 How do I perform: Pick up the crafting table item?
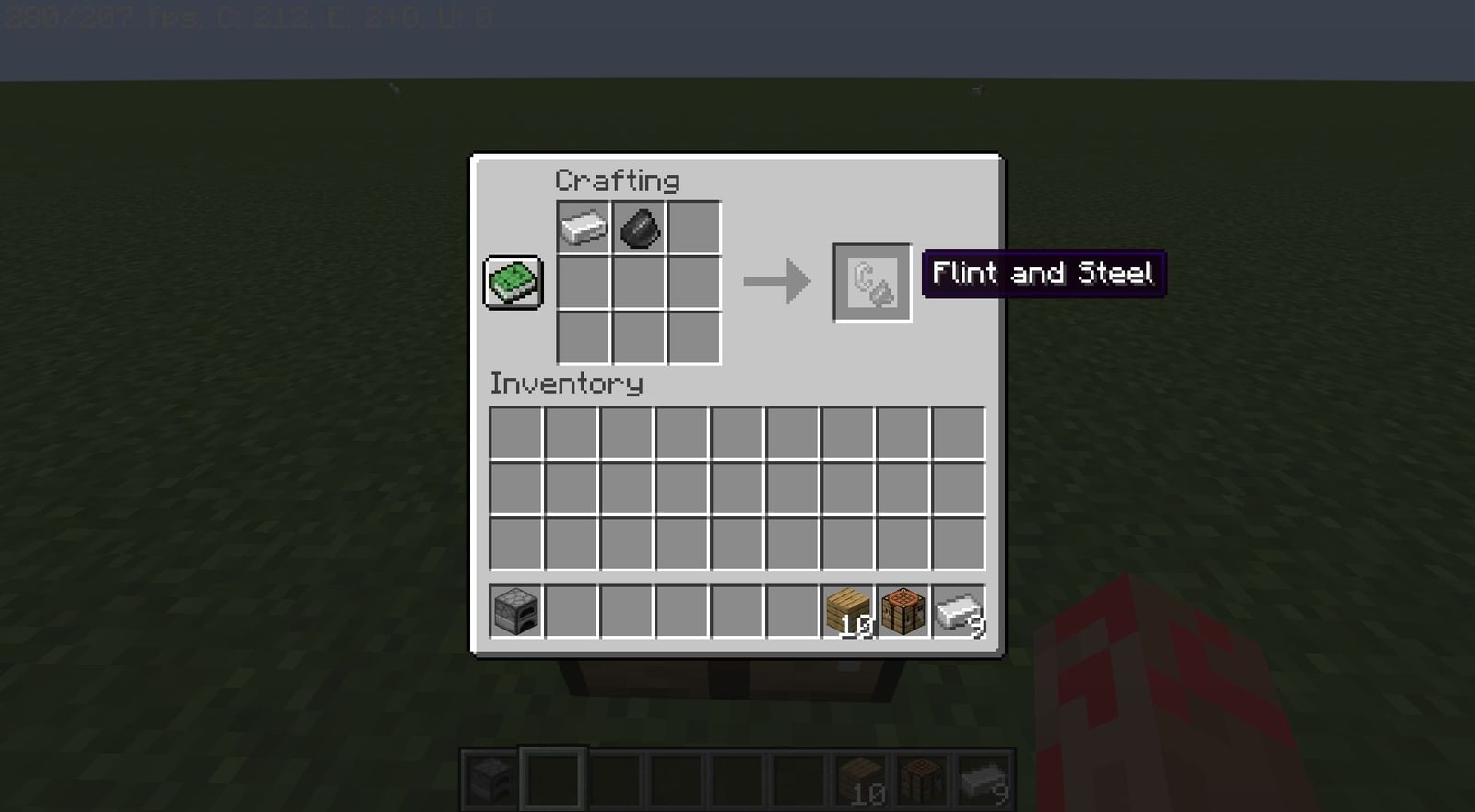(x=903, y=610)
